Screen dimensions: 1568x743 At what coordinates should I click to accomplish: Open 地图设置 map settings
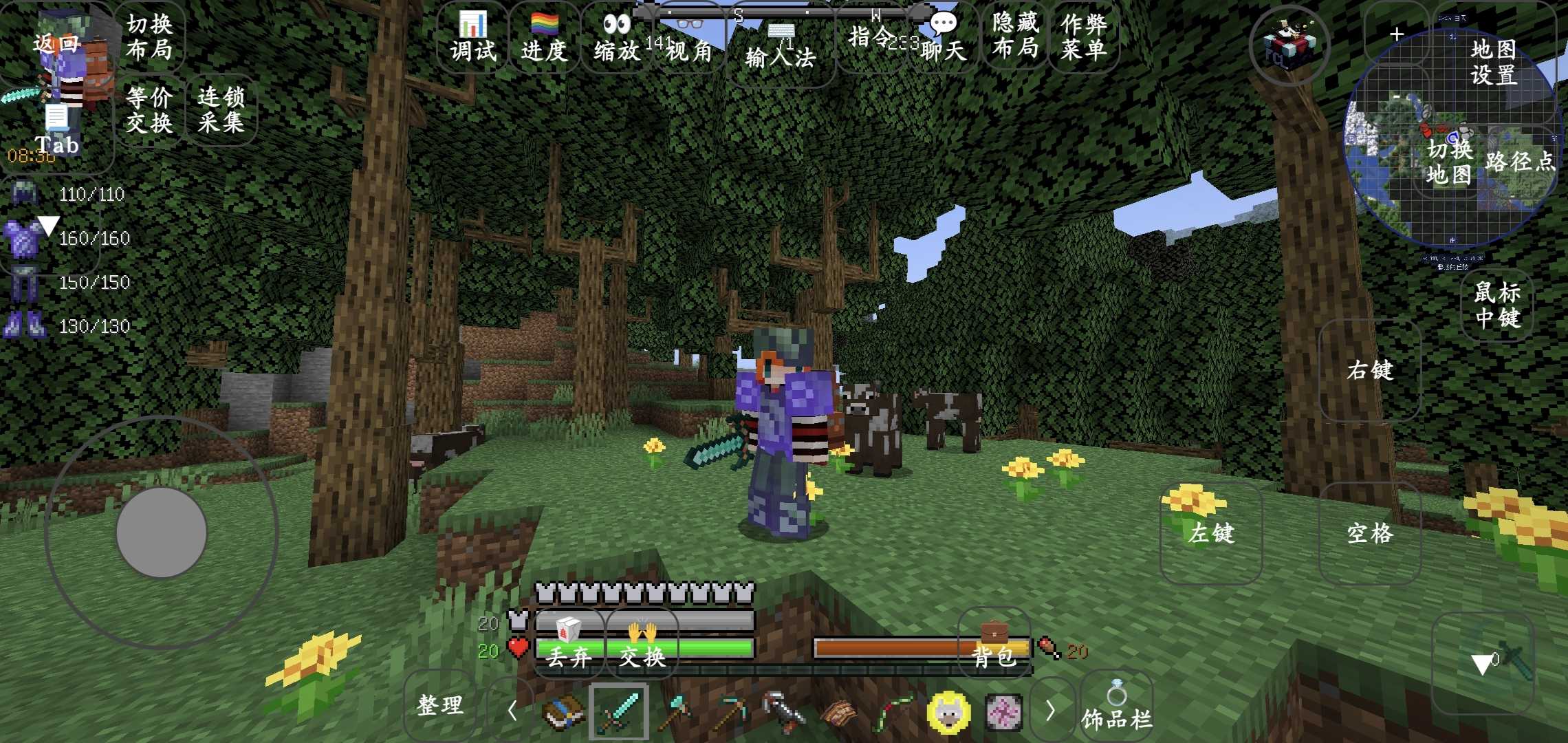tap(1494, 61)
